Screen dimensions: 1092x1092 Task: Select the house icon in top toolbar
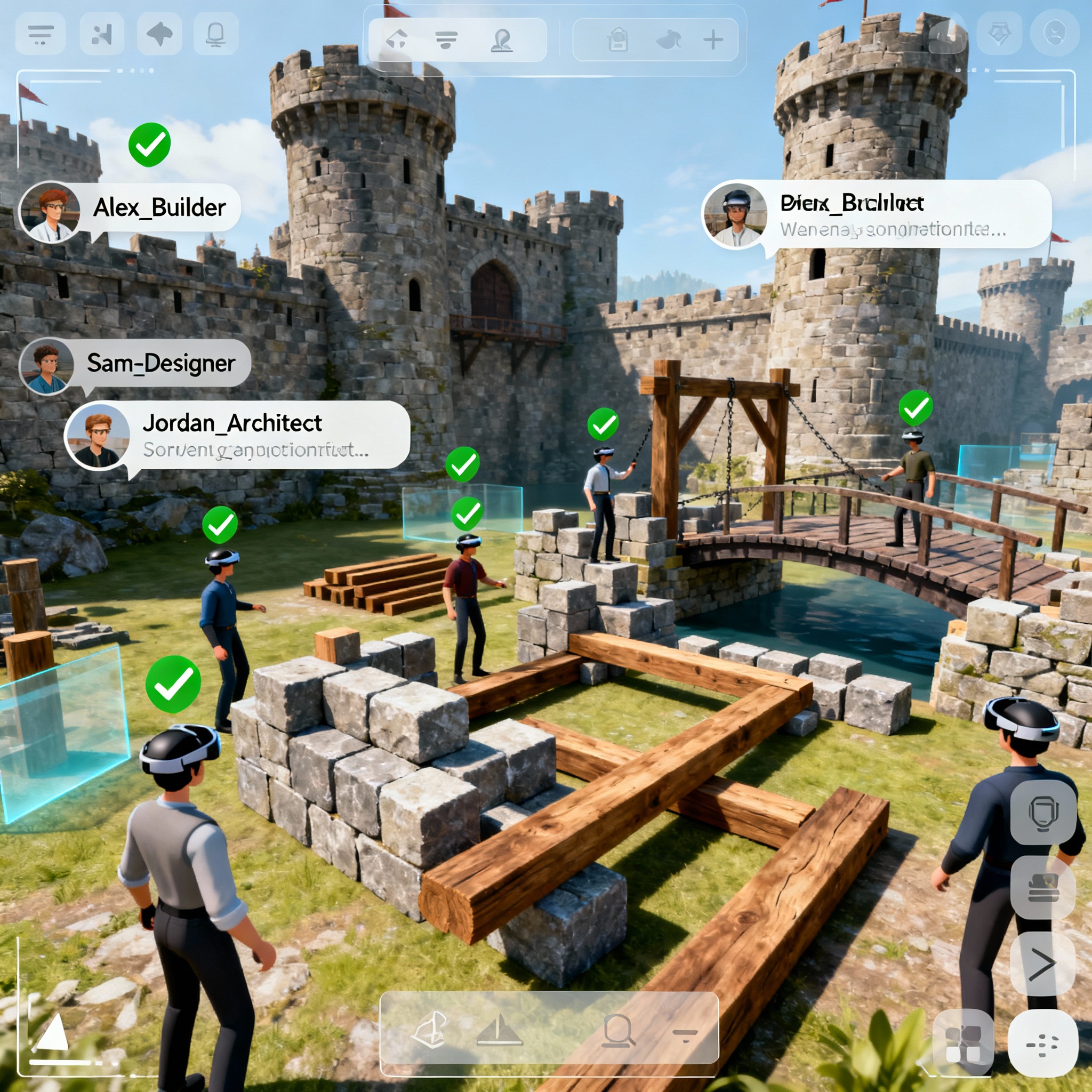[397, 39]
